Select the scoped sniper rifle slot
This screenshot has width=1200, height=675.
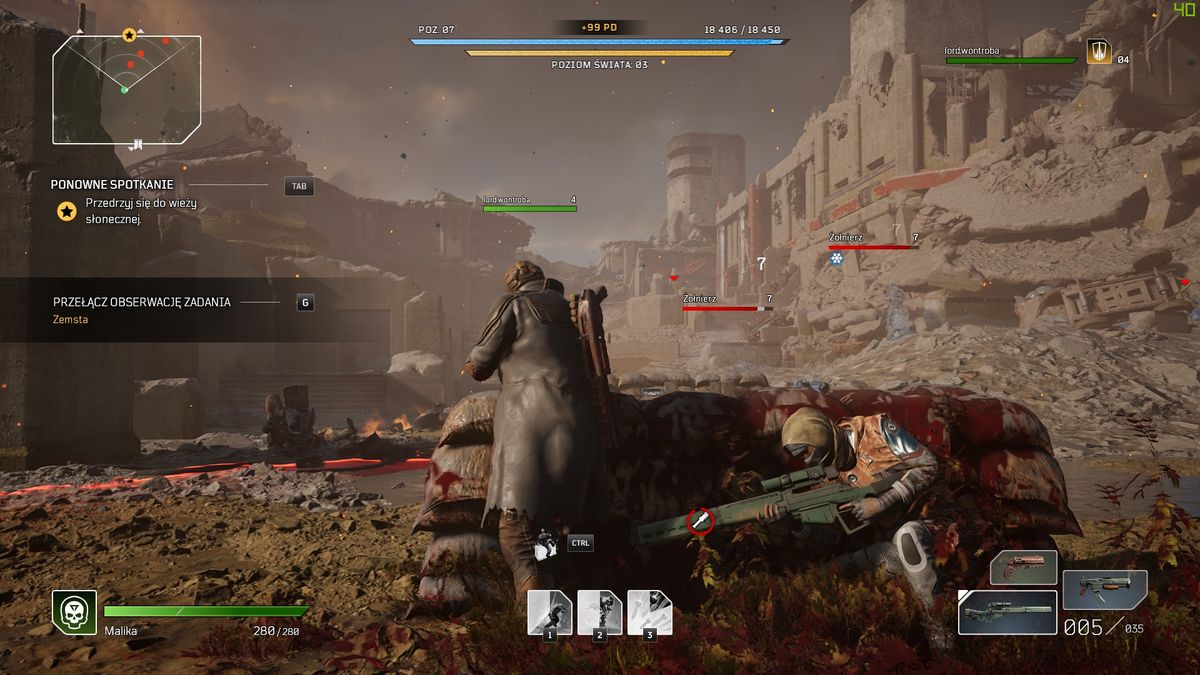tap(1006, 612)
